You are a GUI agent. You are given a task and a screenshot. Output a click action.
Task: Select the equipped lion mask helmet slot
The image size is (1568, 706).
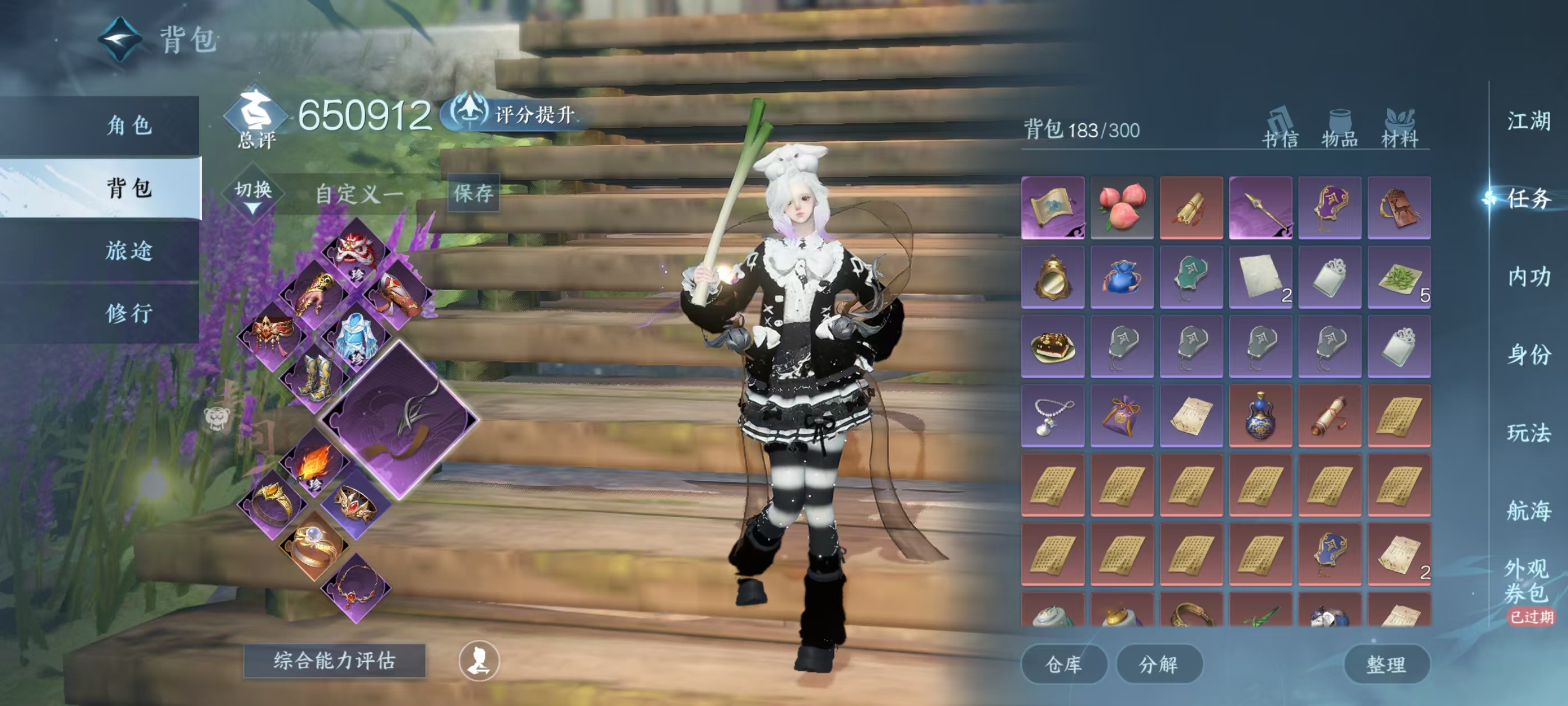coord(356,252)
